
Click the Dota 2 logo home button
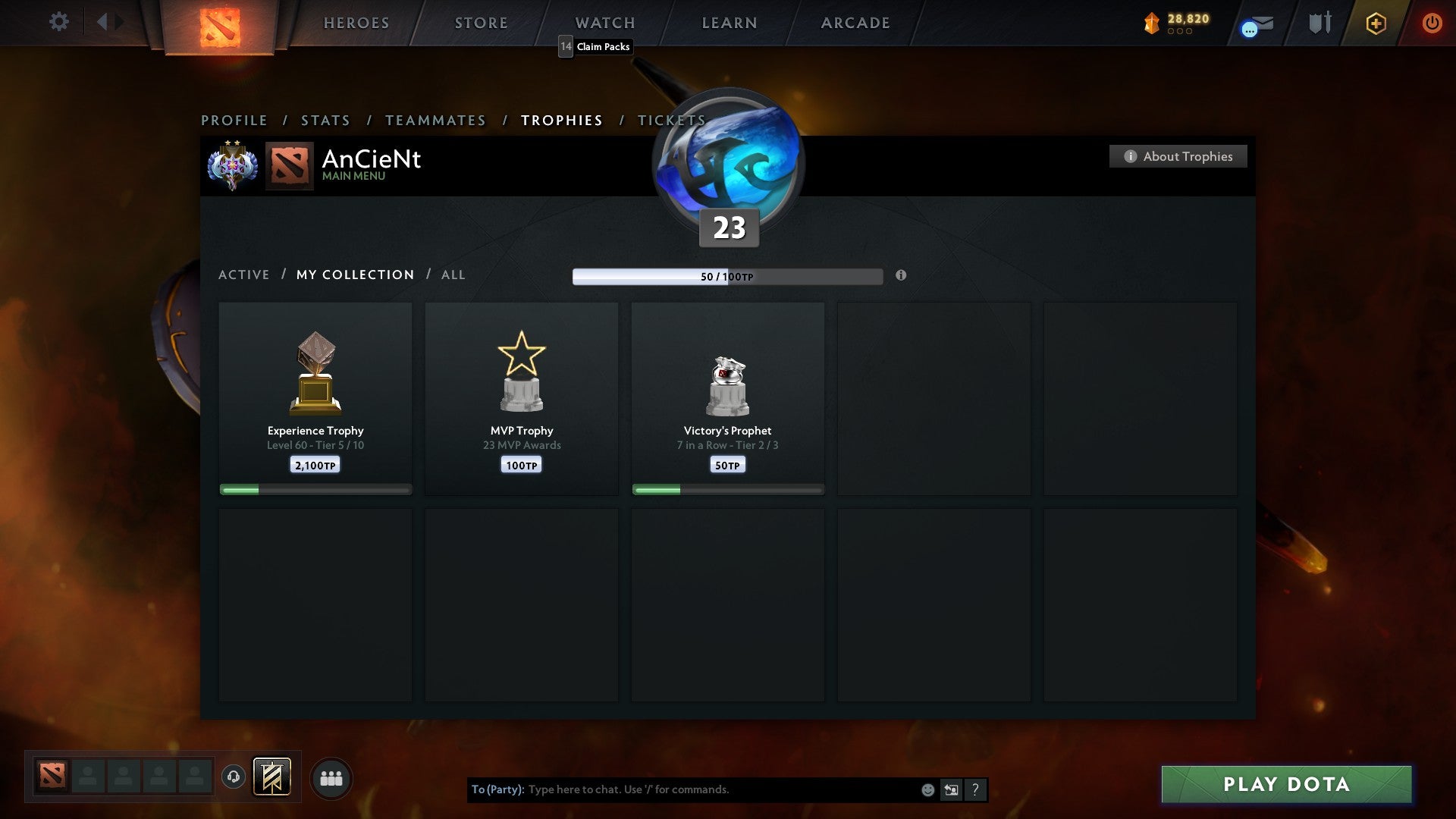(220, 27)
